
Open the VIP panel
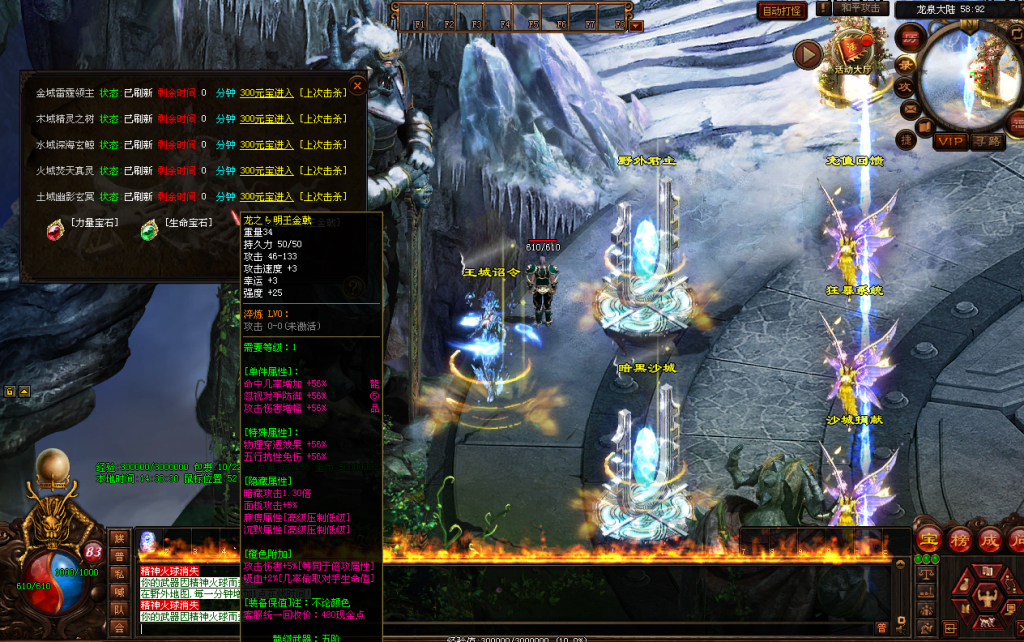coord(950,142)
